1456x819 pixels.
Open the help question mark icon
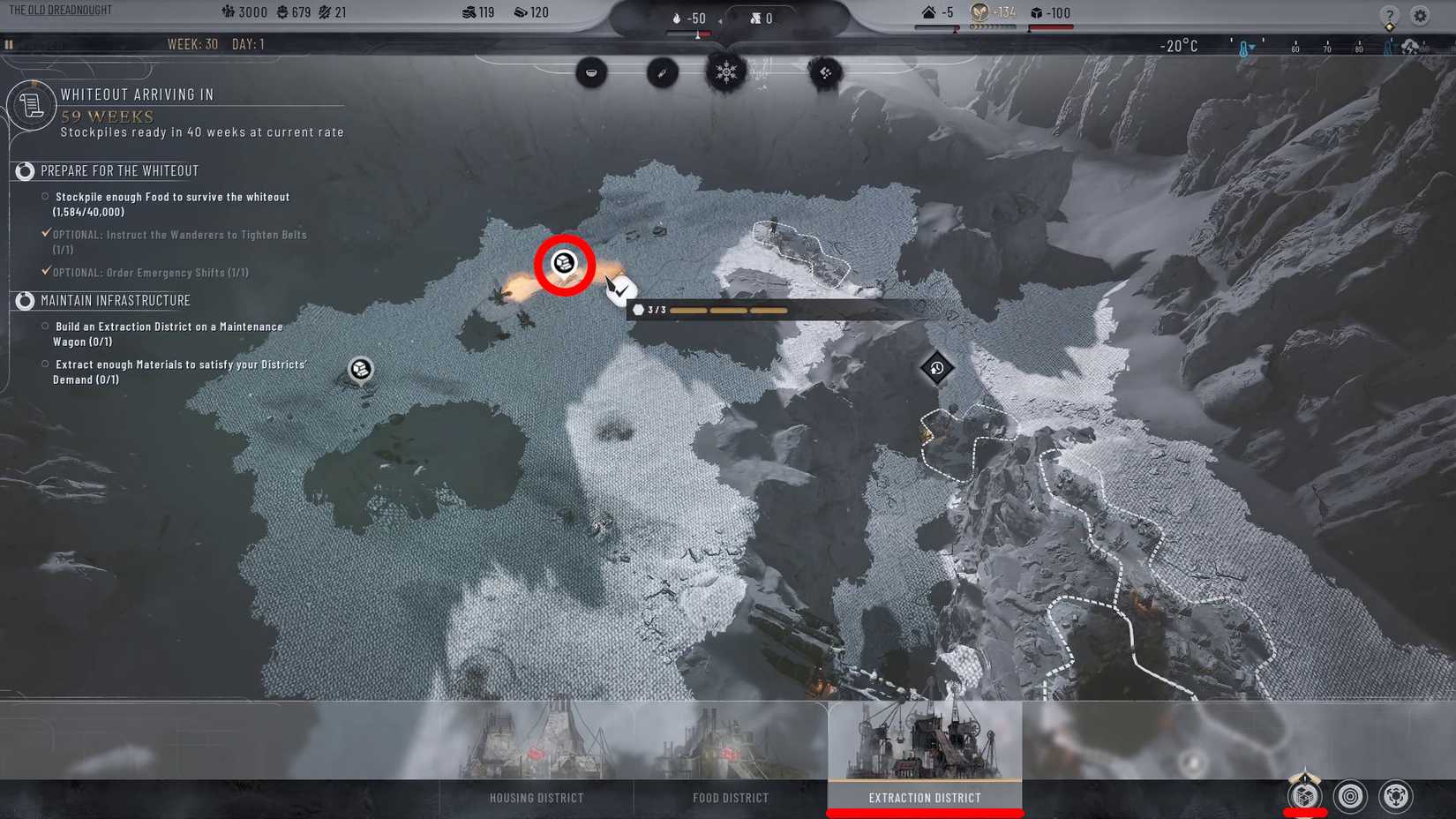(1390, 15)
